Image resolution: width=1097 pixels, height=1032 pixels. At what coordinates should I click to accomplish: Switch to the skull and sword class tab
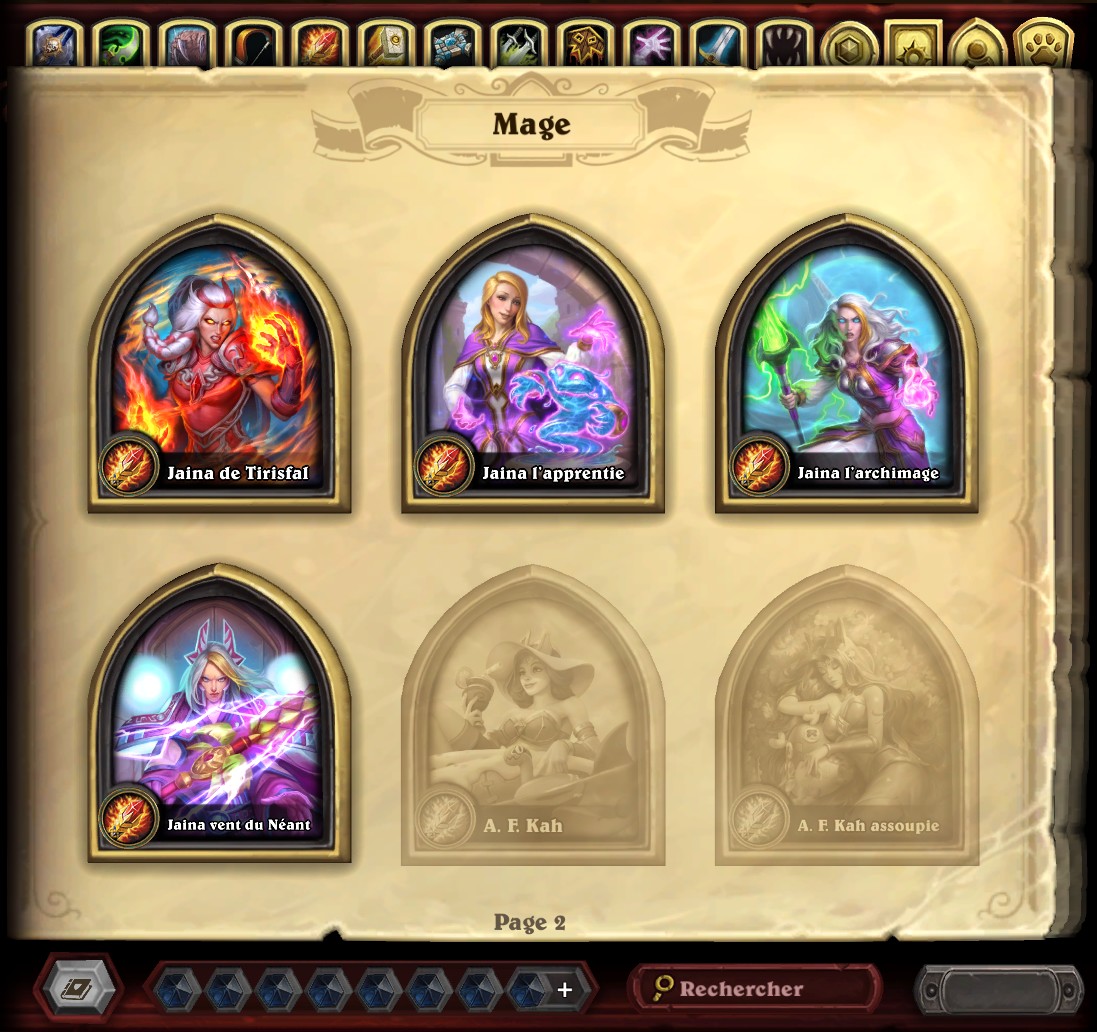coord(55,45)
